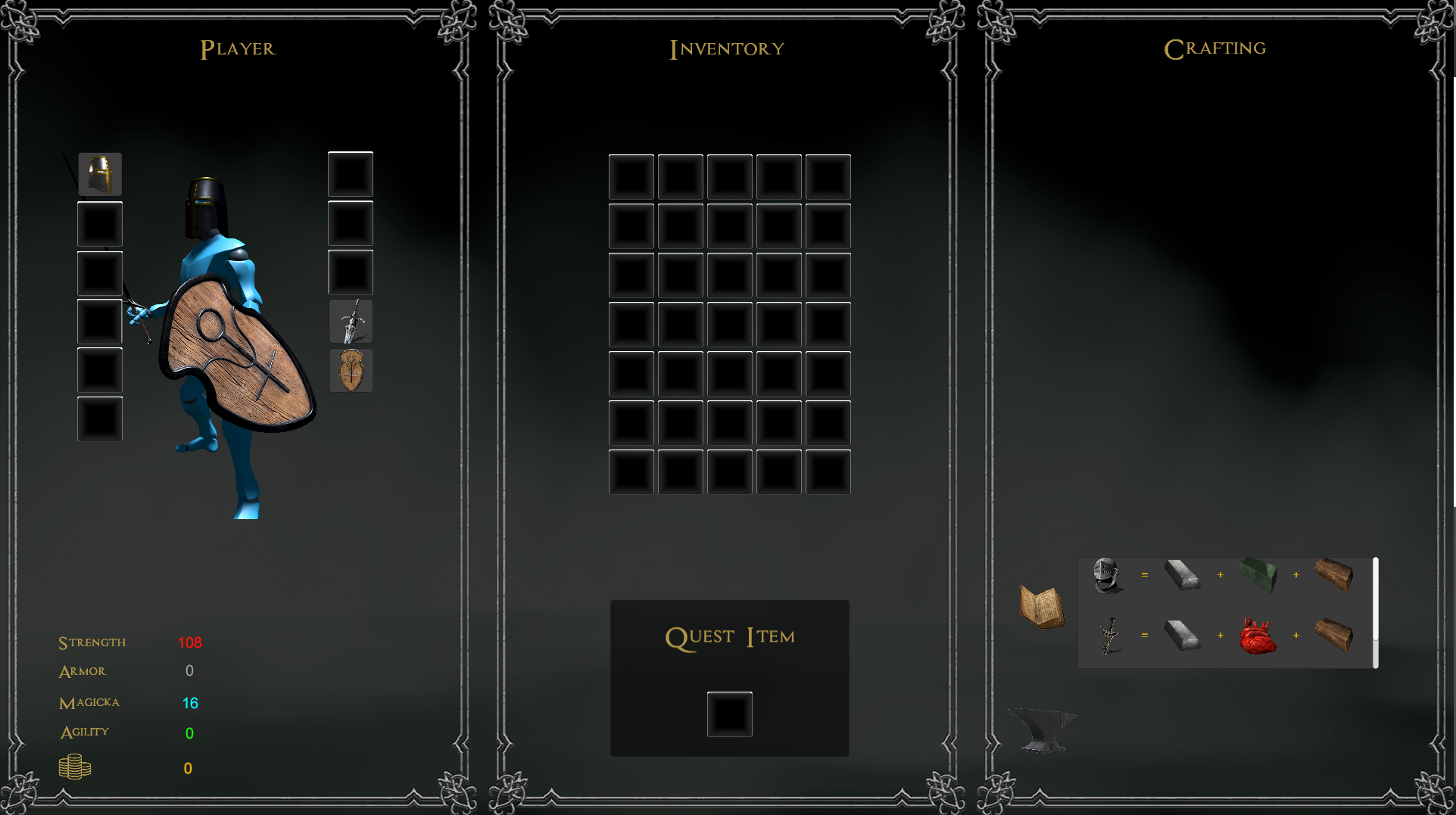Select the equipped golden helmet slot
Screen dimensions: 1456x815
point(100,175)
